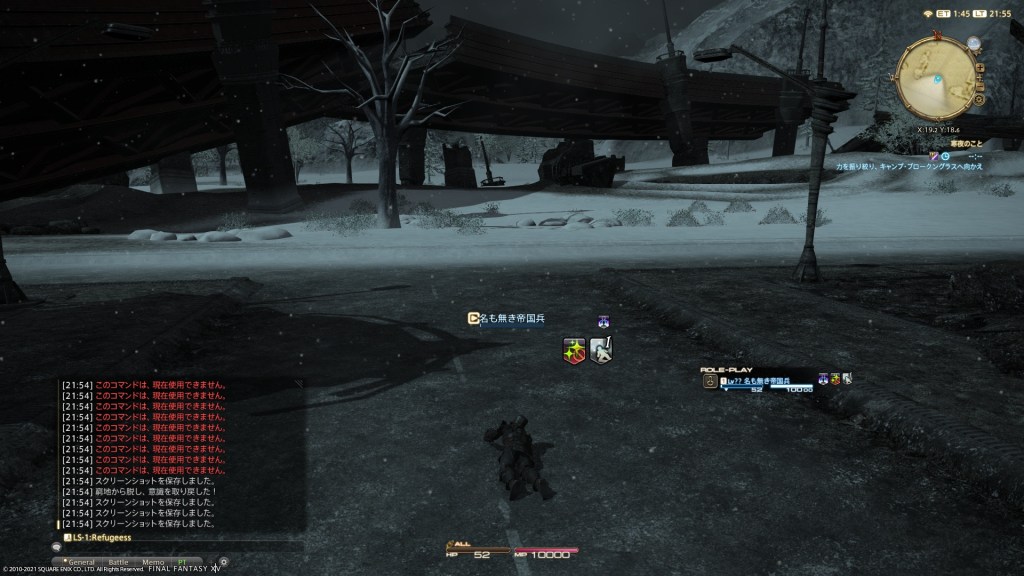Select the kneeling figure status icon
1024x576 pixels.
(x=600, y=350)
